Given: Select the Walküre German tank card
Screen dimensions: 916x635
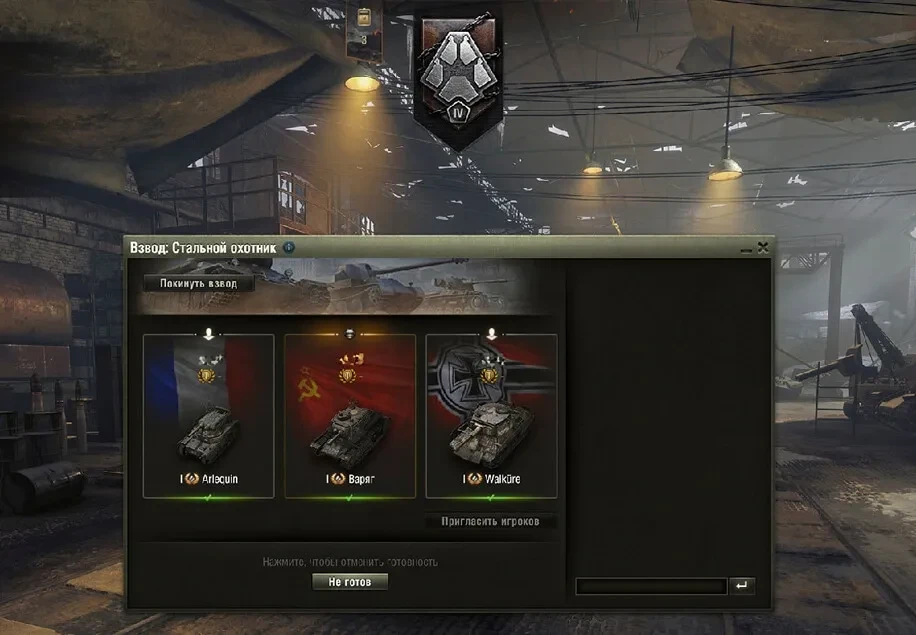Looking at the screenshot, I should (491, 415).
